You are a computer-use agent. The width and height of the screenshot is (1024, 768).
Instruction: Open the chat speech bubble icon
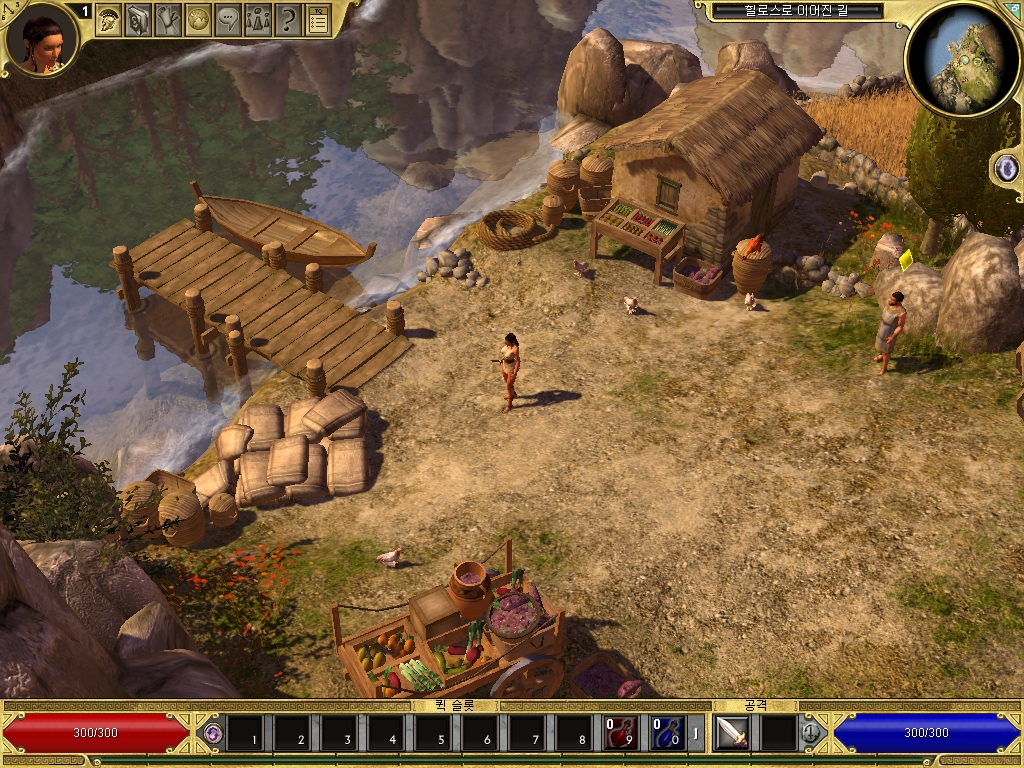229,19
